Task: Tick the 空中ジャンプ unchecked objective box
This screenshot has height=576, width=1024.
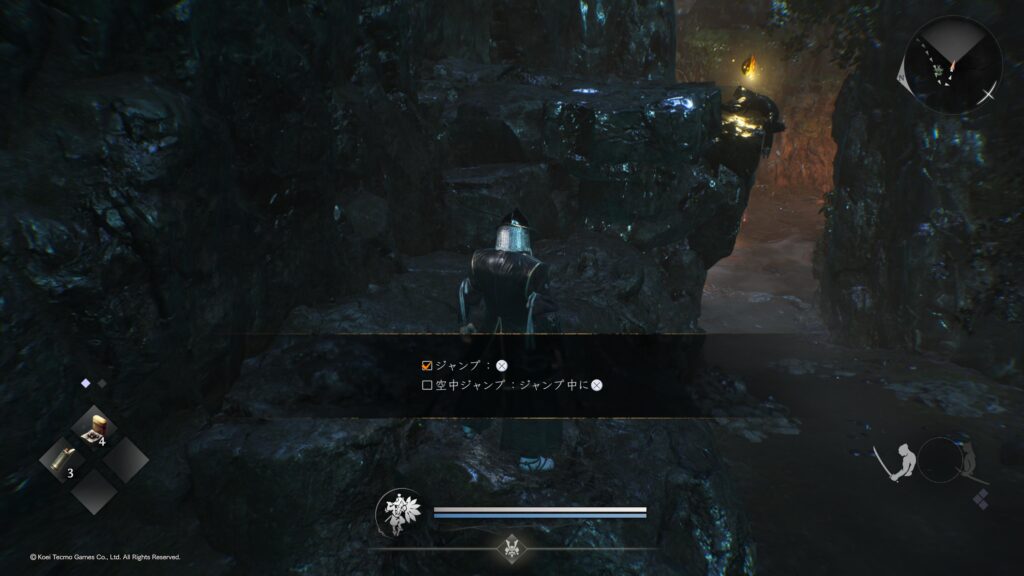Action: [x=427, y=384]
